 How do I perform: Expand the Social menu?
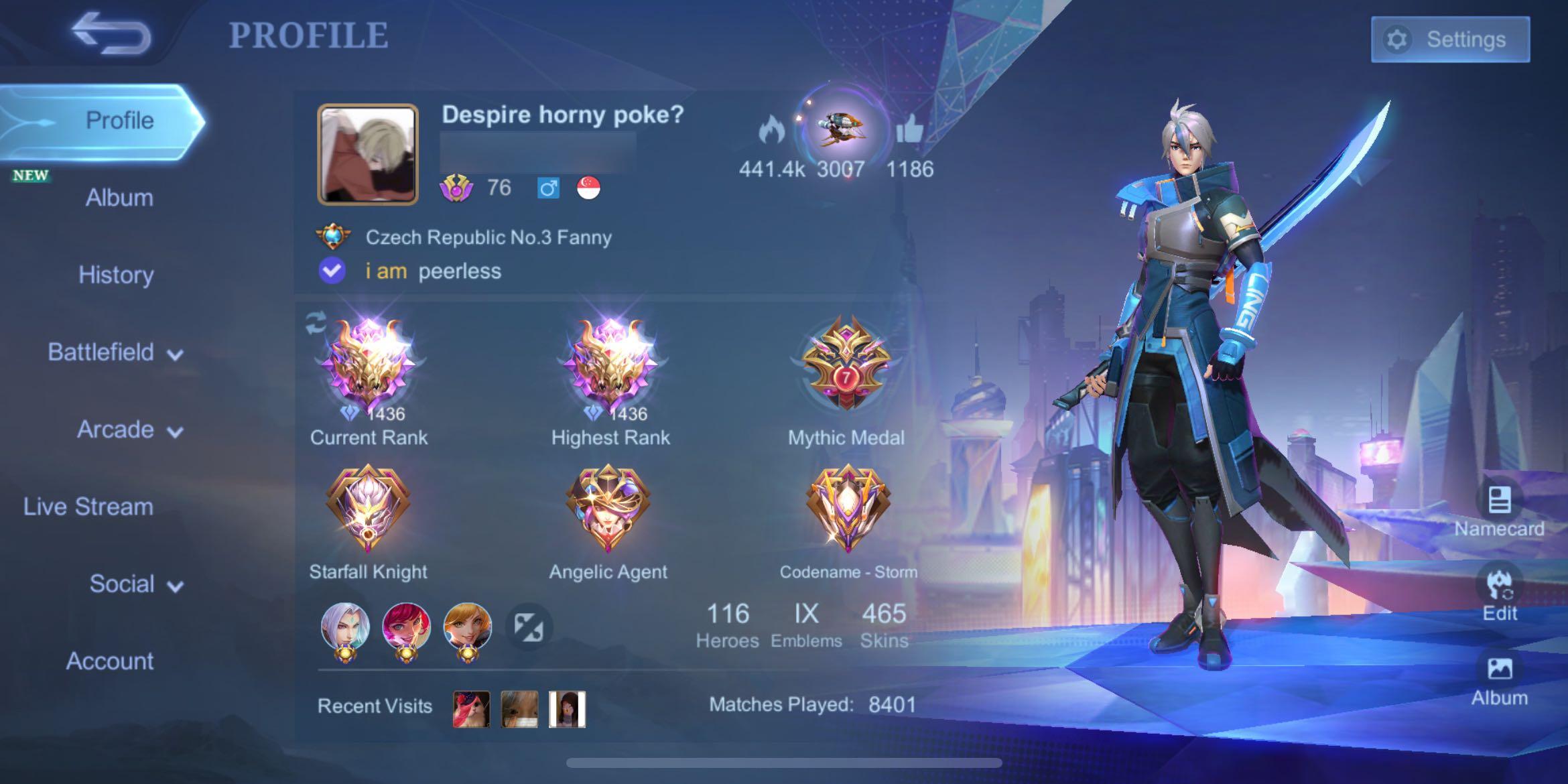click(134, 584)
